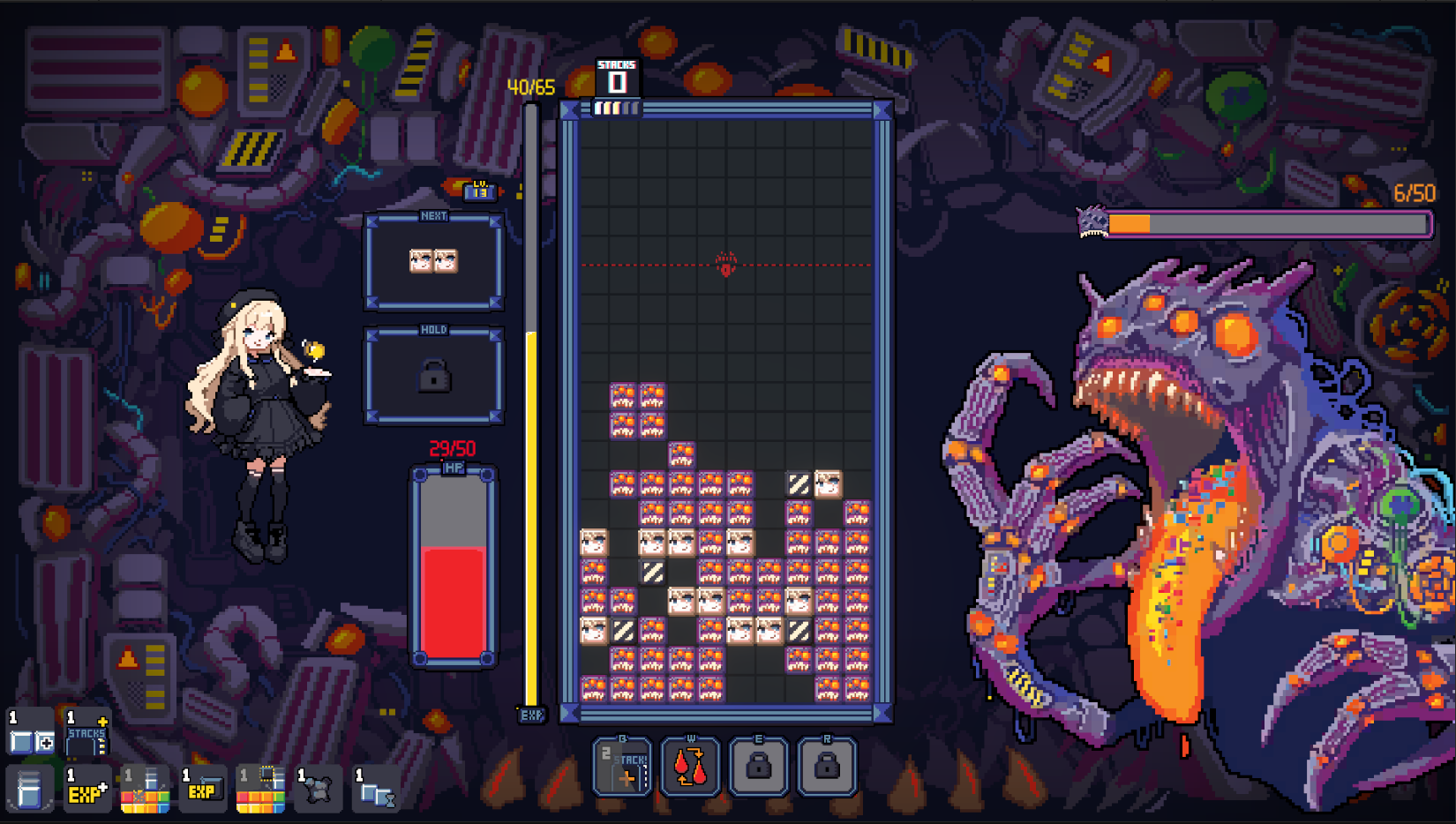This screenshot has height=824, width=1456.
Task: Click the red HP gauge showing 29/50
Action: point(453,565)
